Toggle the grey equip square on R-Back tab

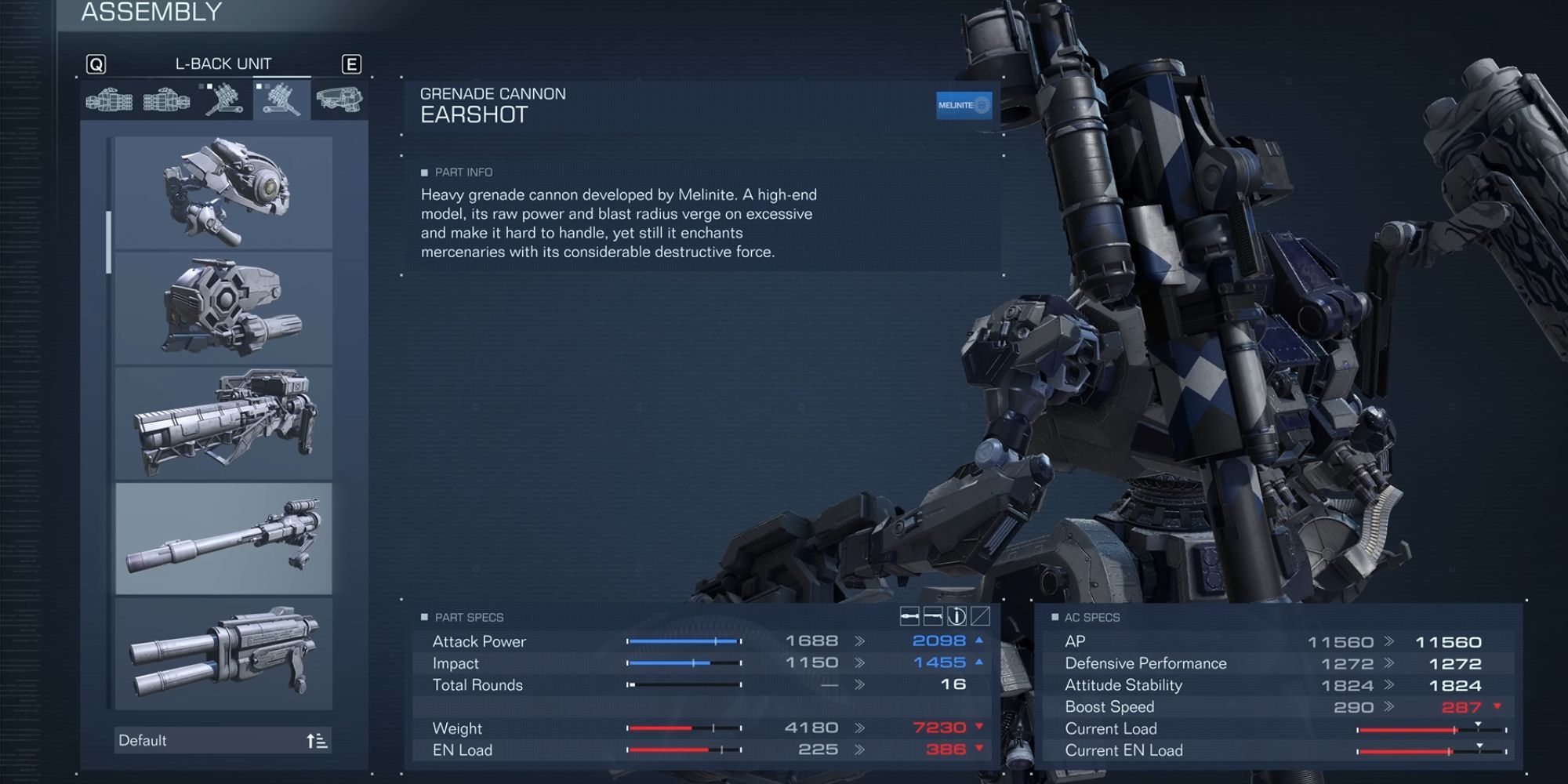pyautogui.click(x=201, y=86)
